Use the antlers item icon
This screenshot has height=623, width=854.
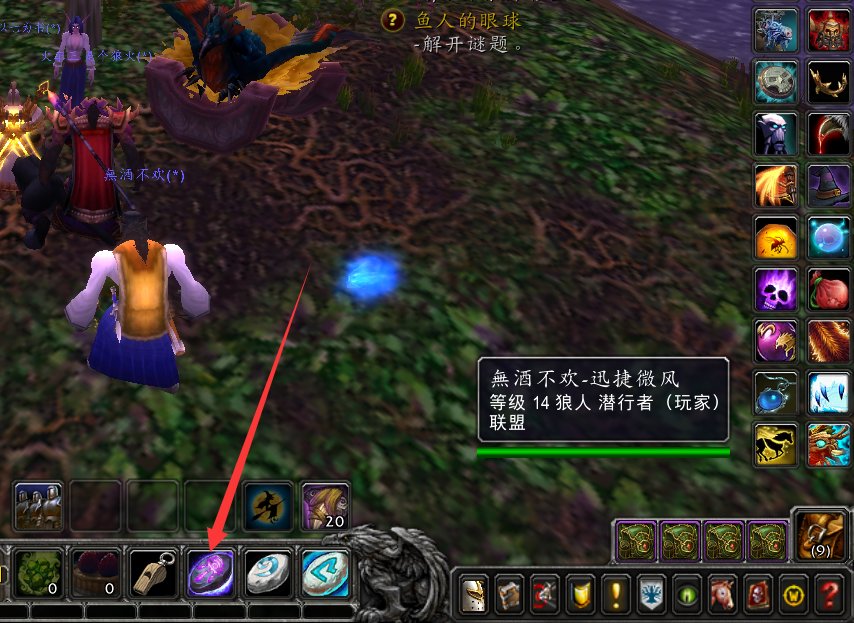click(x=829, y=82)
